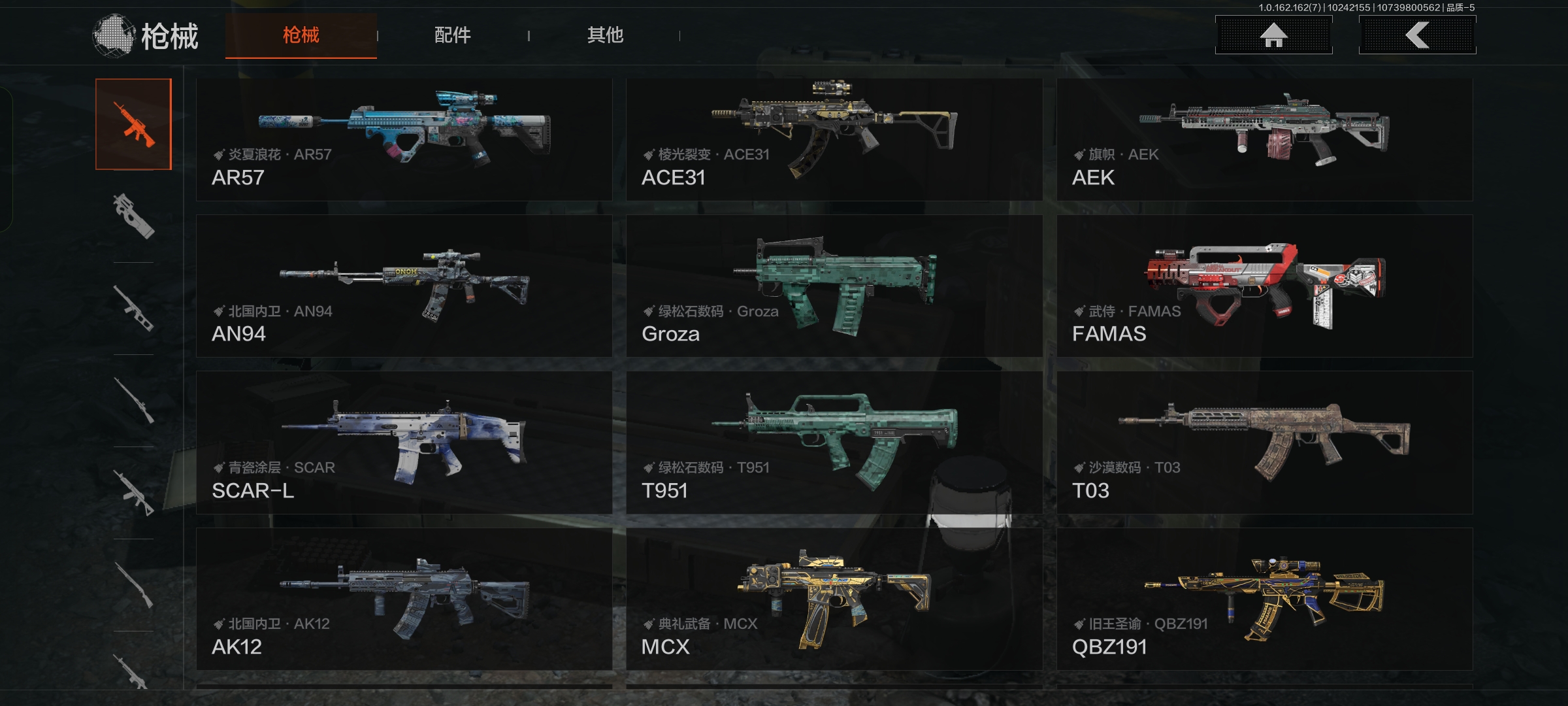Switch to the 配件 tab
This screenshot has height=706, width=1568.
[452, 35]
